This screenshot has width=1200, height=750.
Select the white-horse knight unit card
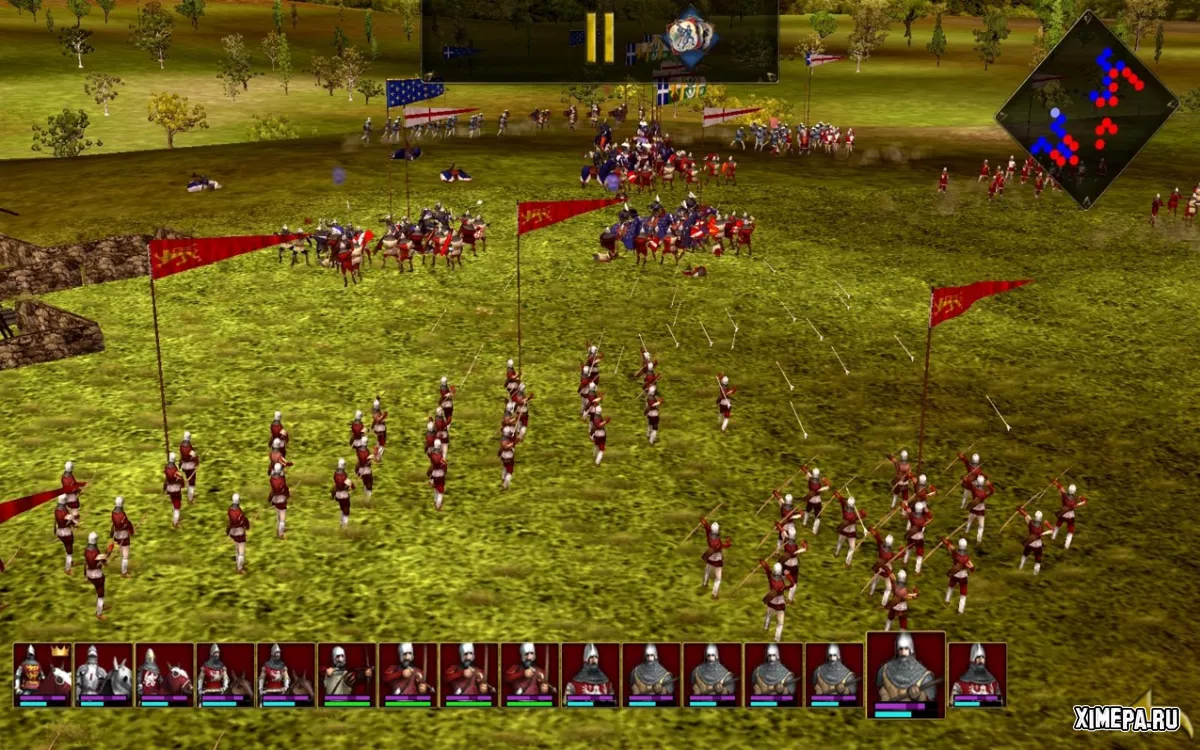(x=104, y=674)
